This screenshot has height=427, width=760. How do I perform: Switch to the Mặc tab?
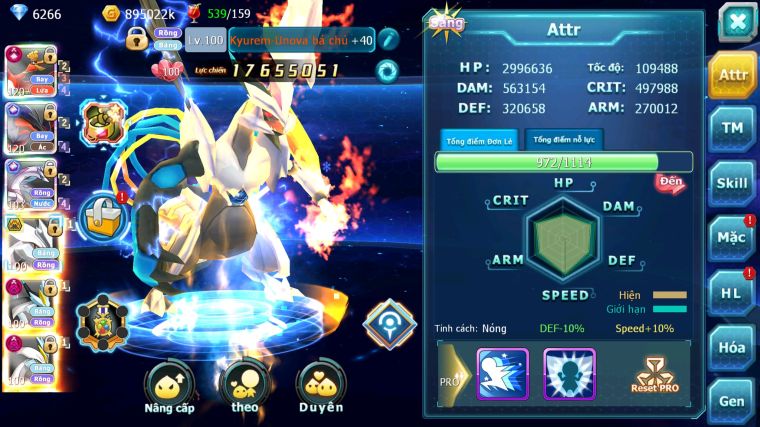pyautogui.click(x=732, y=238)
